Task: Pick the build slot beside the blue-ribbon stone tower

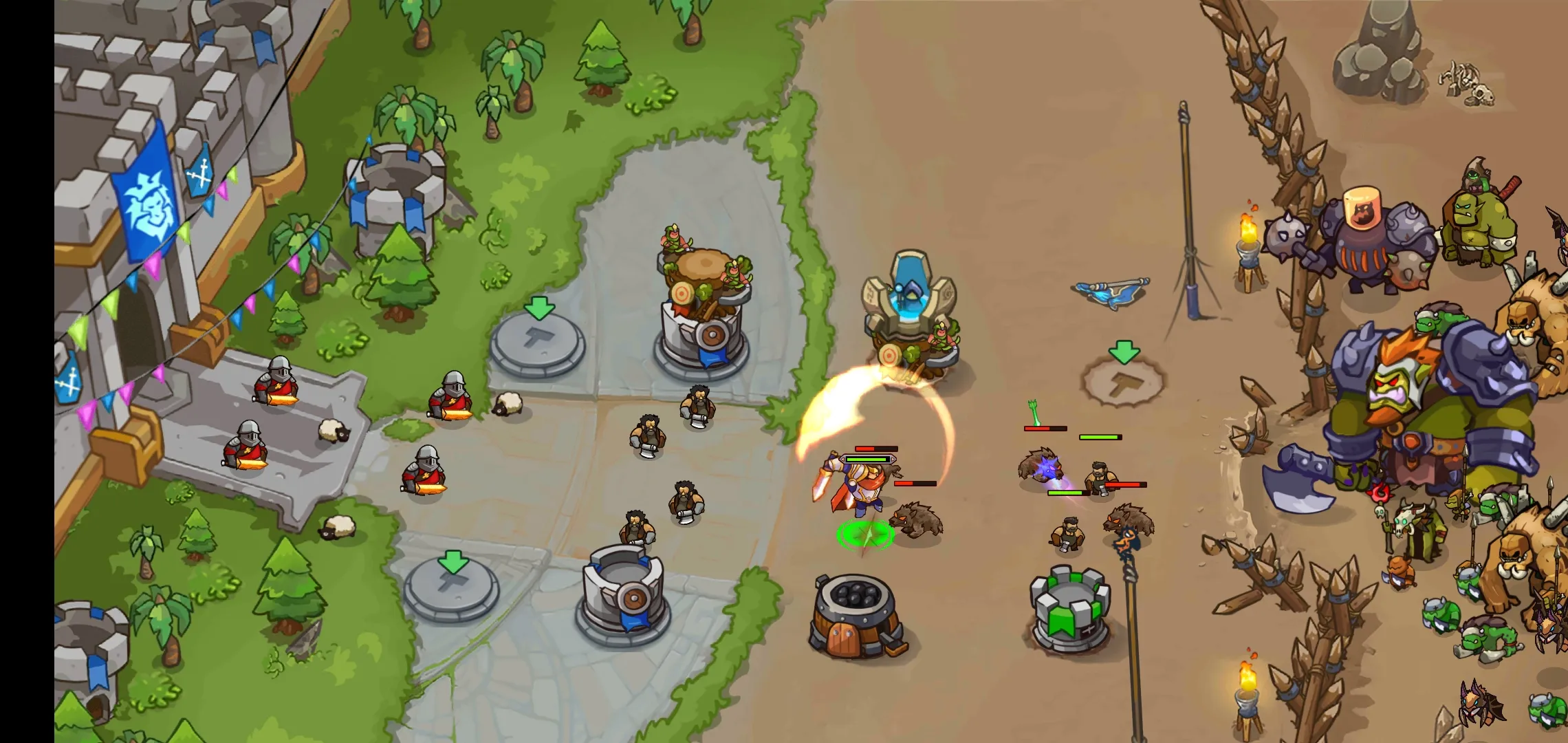Action: (x=452, y=588)
